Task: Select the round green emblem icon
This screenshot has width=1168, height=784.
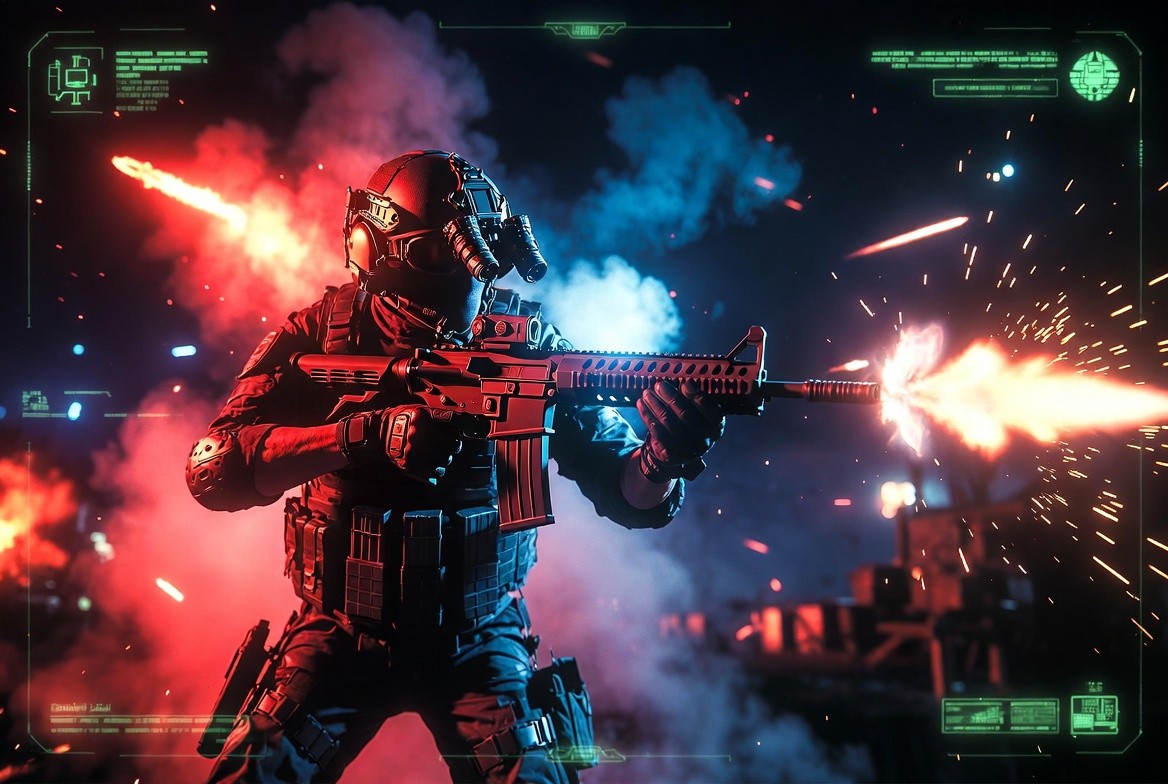Action: [x=1093, y=76]
